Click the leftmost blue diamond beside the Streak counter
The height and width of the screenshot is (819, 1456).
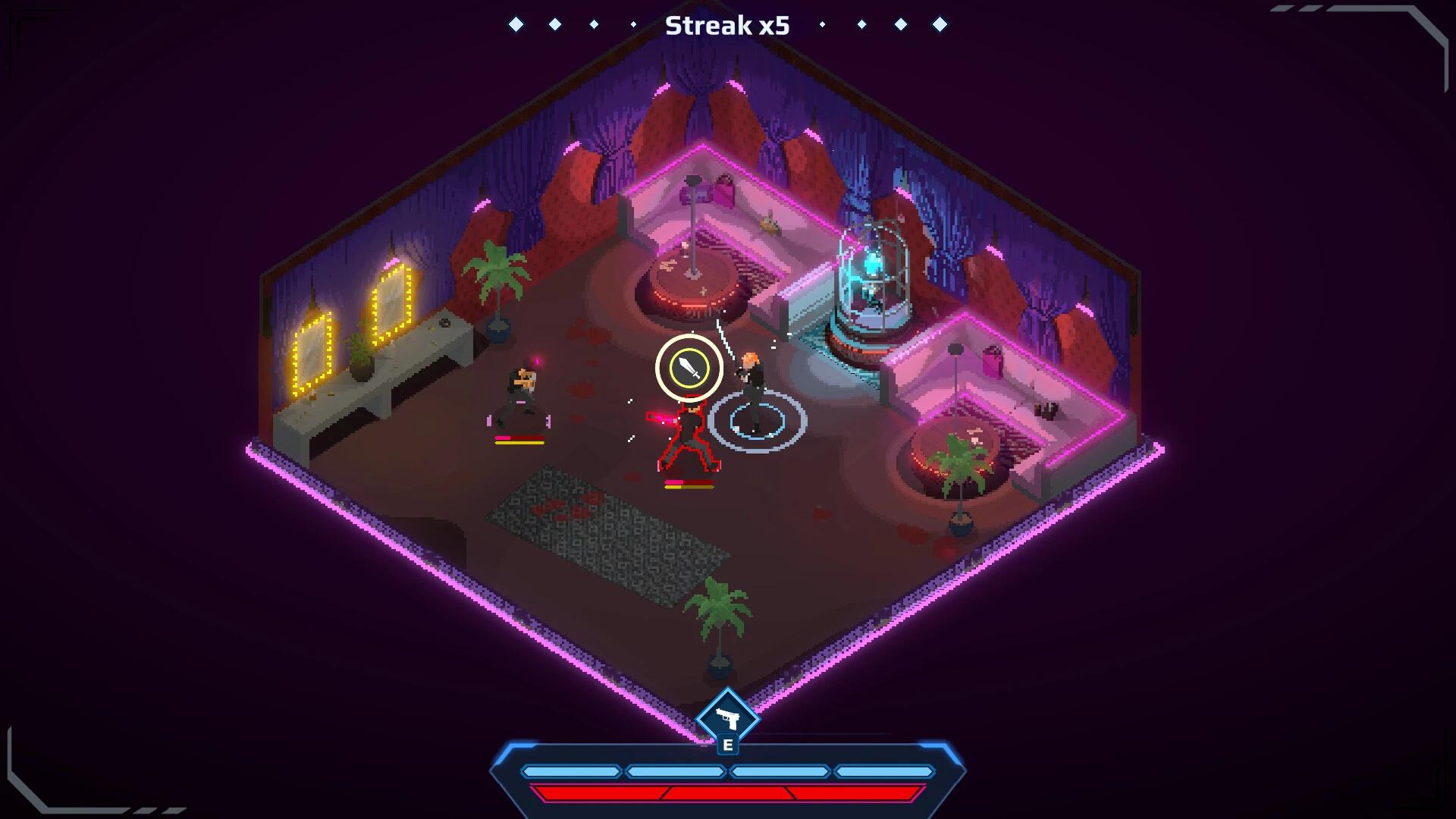tap(518, 24)
